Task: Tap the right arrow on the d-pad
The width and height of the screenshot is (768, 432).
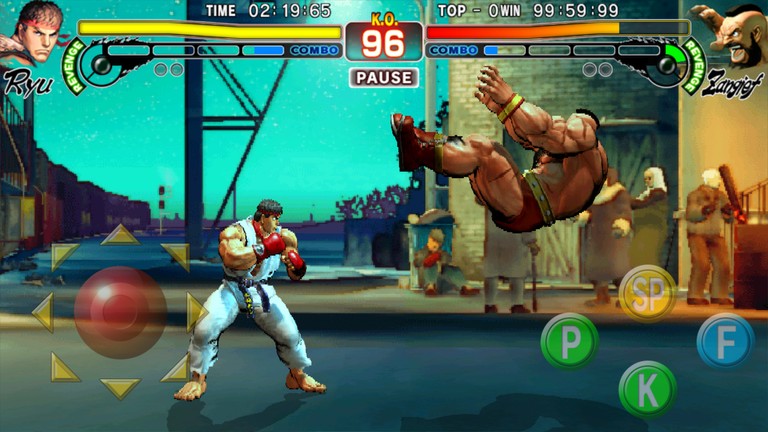Action: pyautogui.click(x=196, y=312)
